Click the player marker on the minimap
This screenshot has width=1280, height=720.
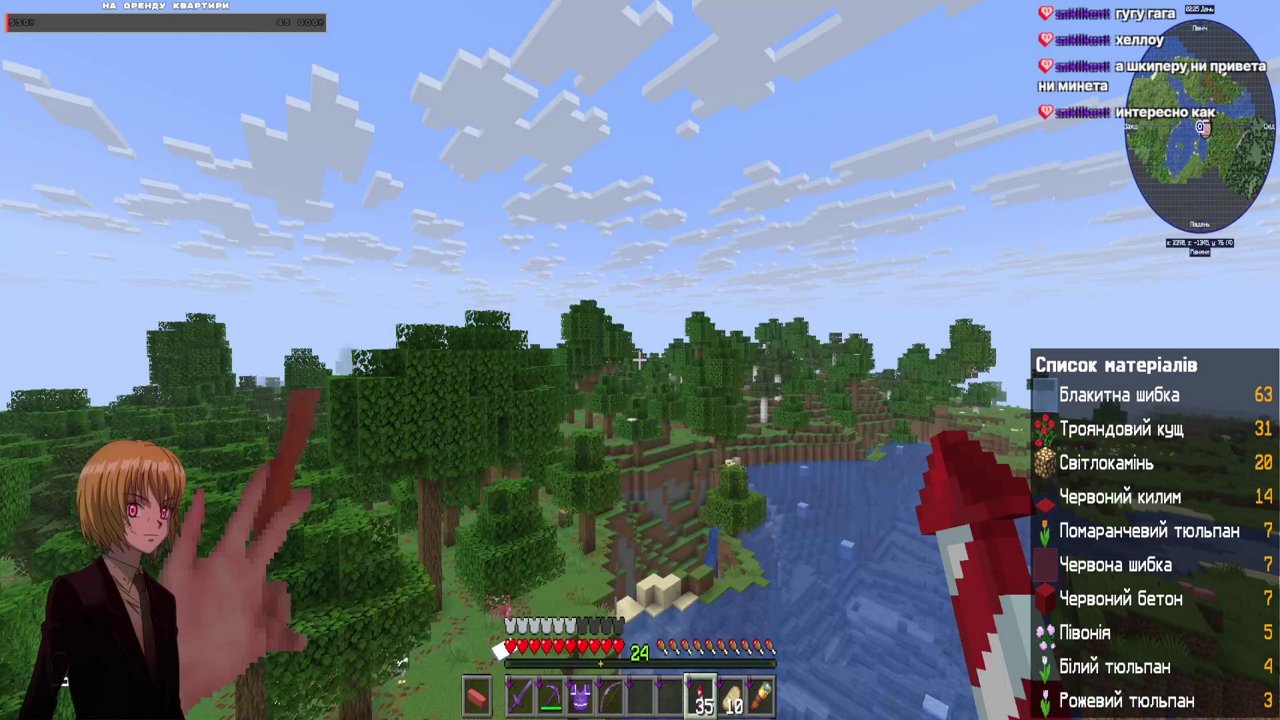click(x=1202, y=128)
